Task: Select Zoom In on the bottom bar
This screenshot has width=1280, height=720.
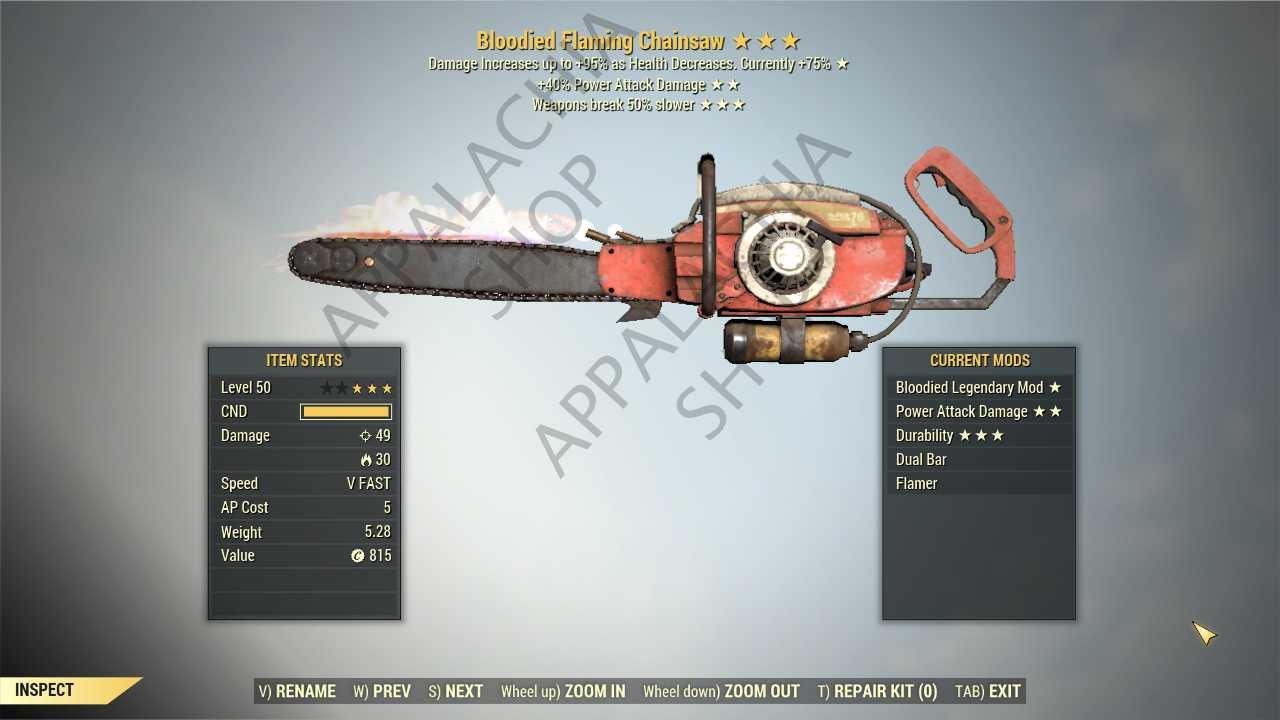Action: (563, 691)
